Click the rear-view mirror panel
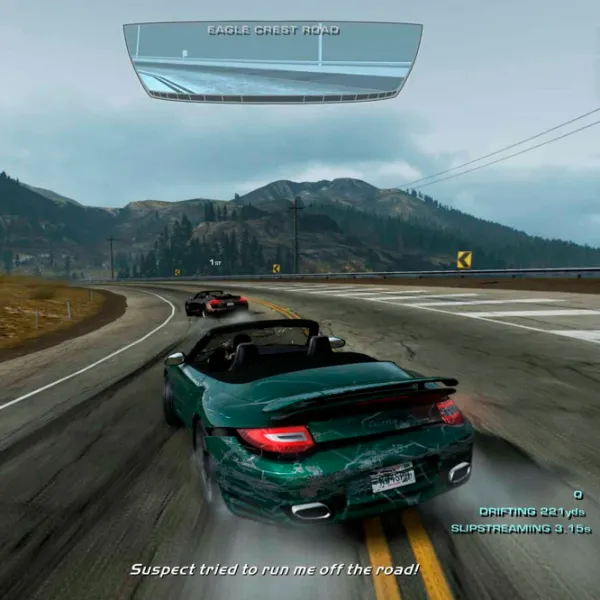The image size is (600, 600). (272, 62)
